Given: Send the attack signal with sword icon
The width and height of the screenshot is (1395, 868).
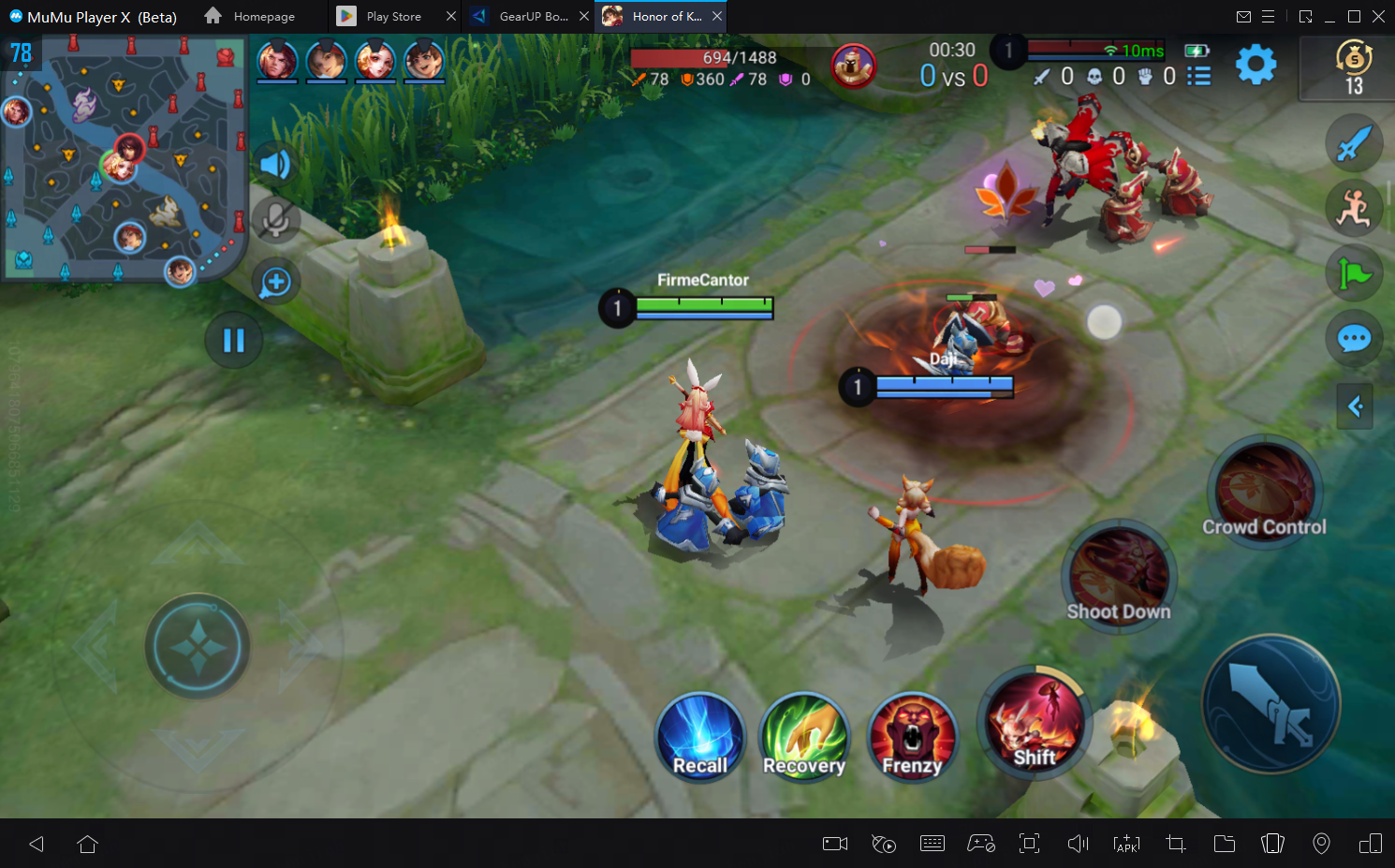Looking at the screenshot, I should (1354, 144).
